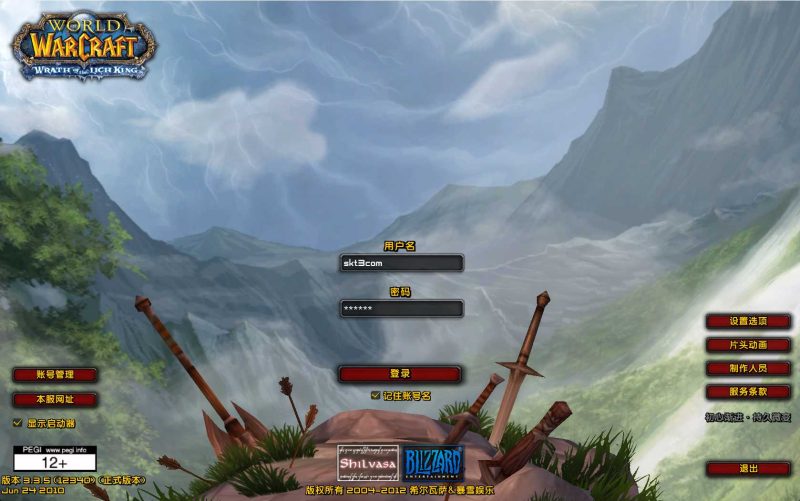Toggle the 显示启动器 show launcher checkbox
Screen dimensions: 800x501
(17, 423)
